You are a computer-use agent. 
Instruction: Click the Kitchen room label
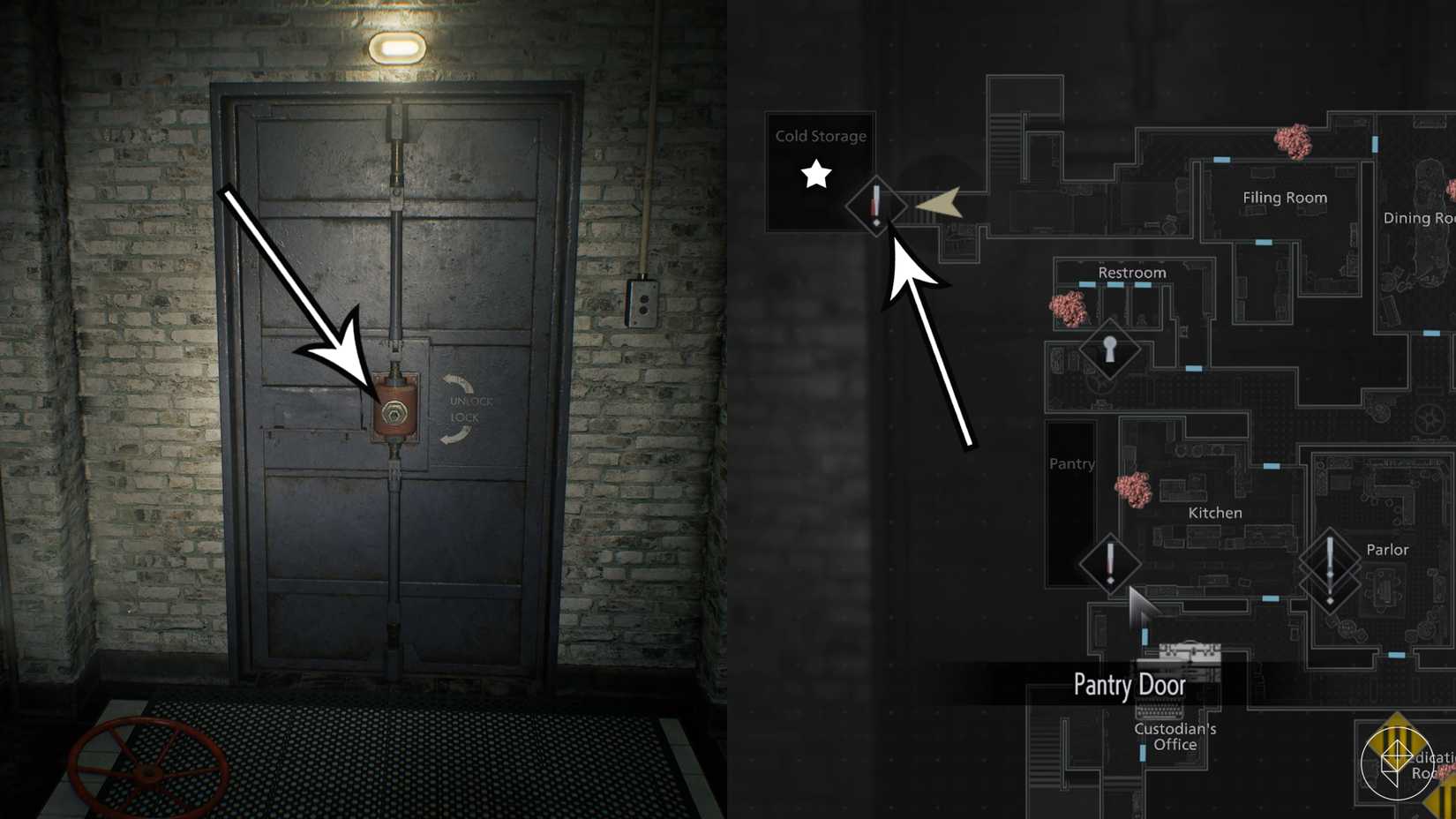coord(1213,512)
